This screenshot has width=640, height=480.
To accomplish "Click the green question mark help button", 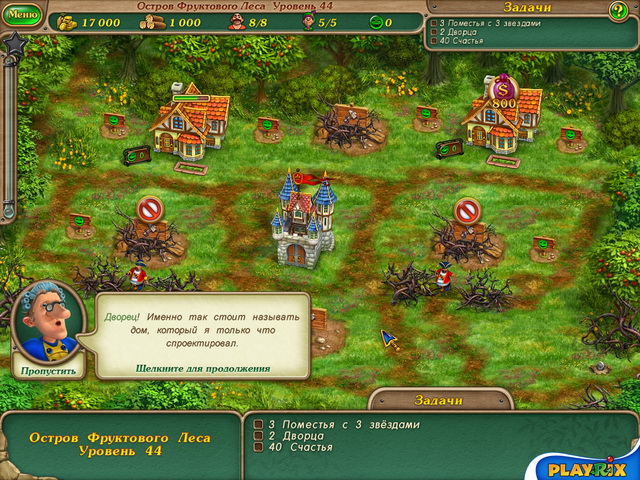I will (x=619, y=11).
